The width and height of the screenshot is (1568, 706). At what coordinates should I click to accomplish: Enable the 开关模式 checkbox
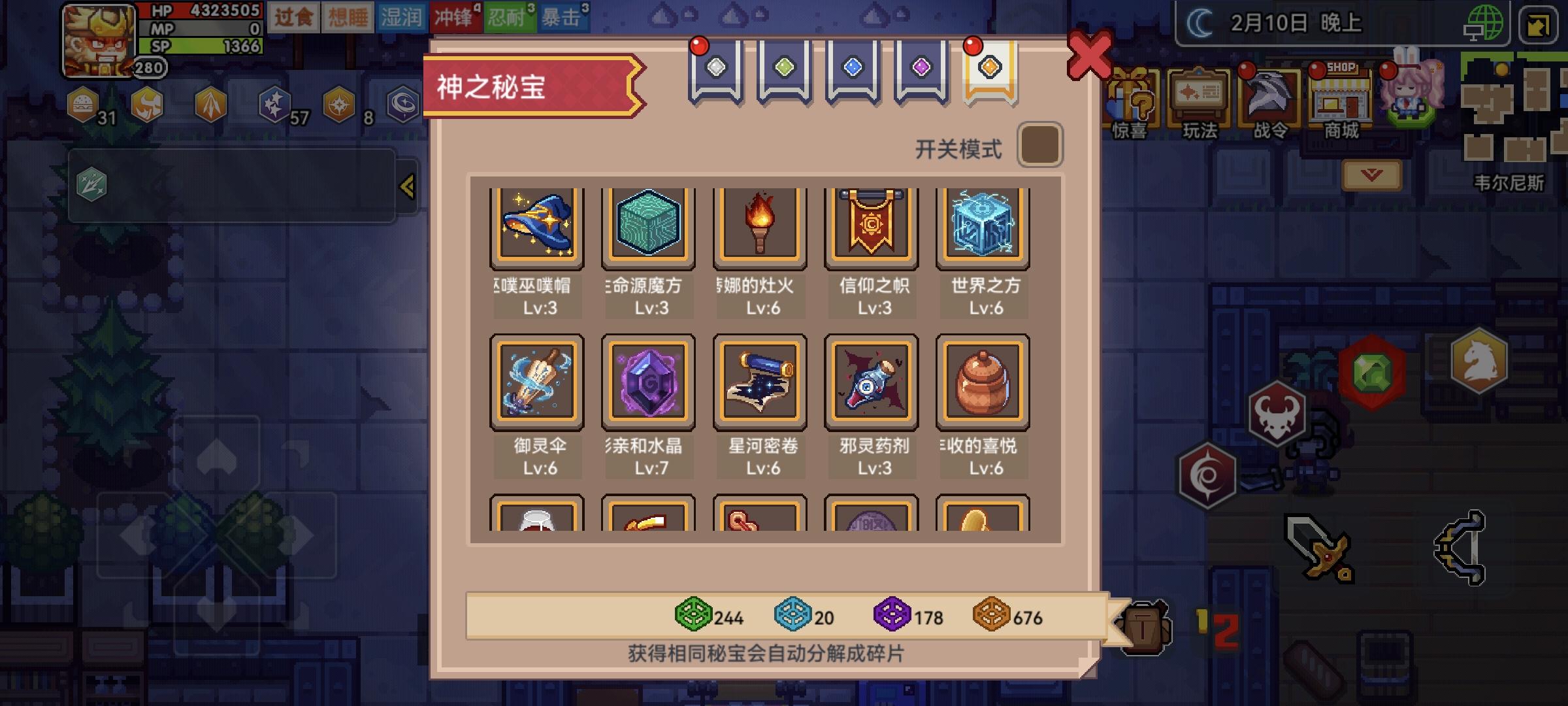pyautogui.click(x=1041, y=145)
